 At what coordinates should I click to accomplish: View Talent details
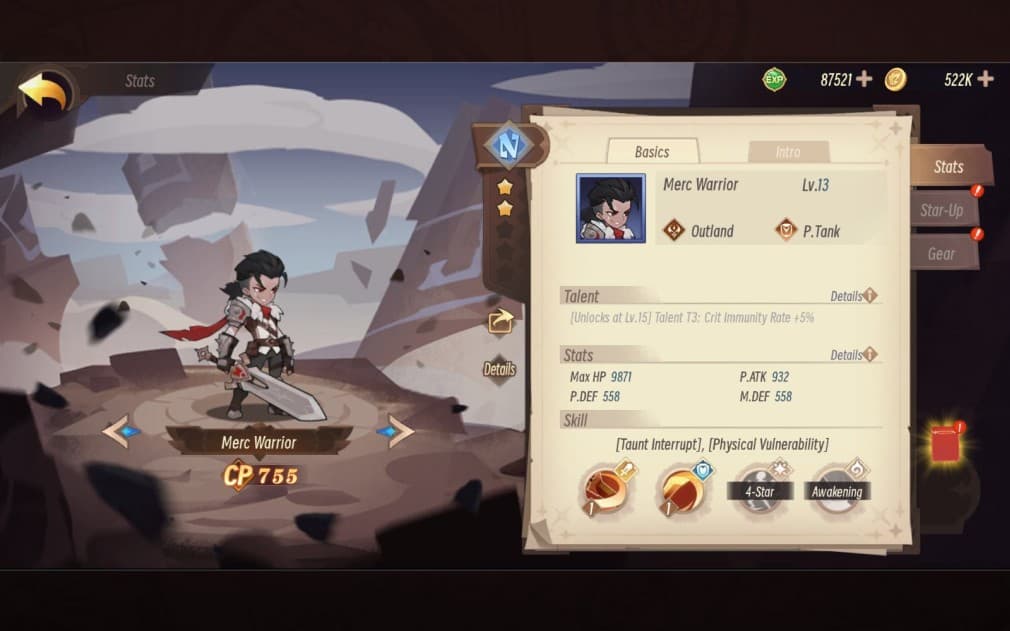tap(853, 296)
